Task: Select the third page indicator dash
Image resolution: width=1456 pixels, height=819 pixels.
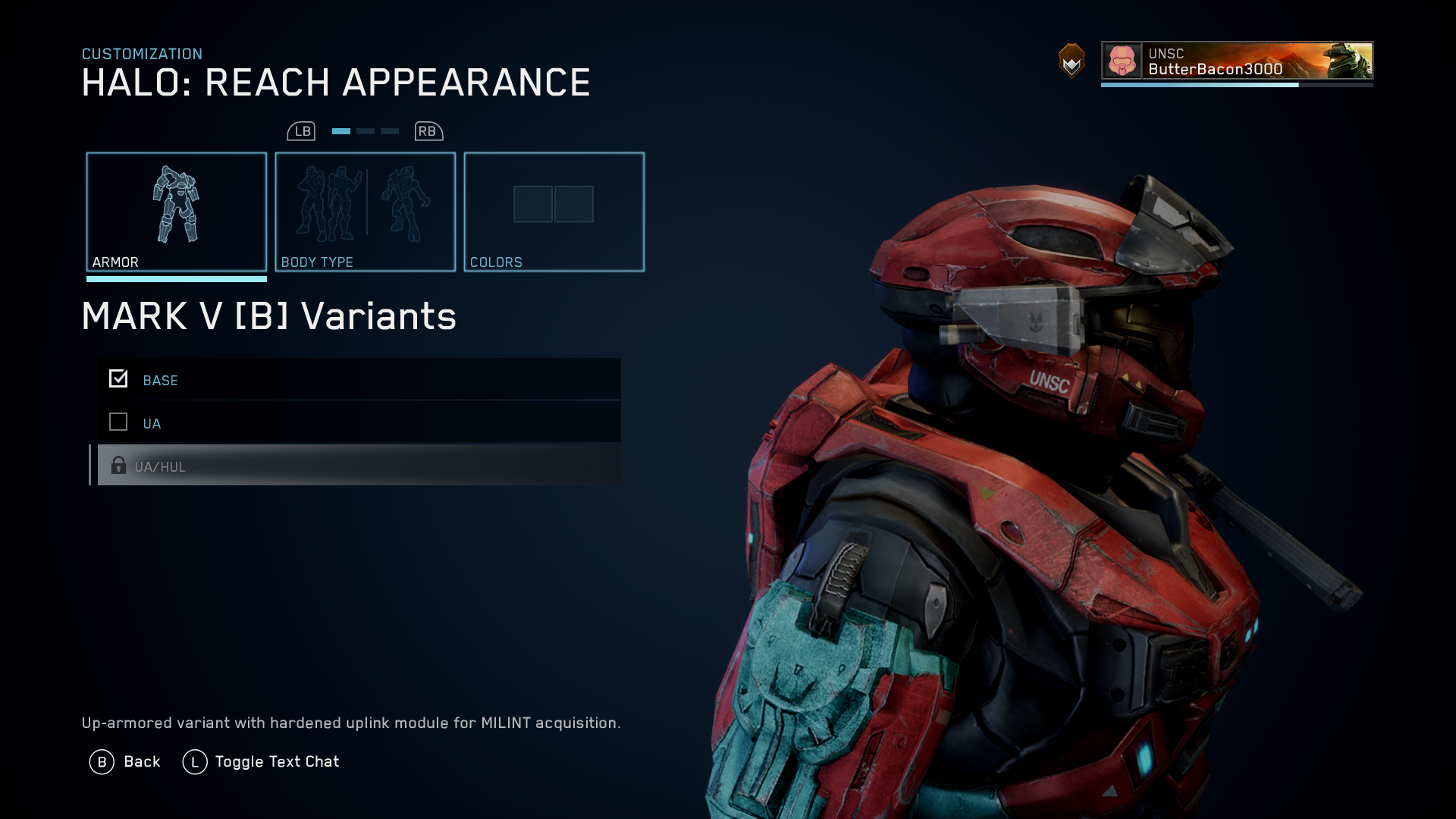Action: pyautogui.click(x=390, y=130)
